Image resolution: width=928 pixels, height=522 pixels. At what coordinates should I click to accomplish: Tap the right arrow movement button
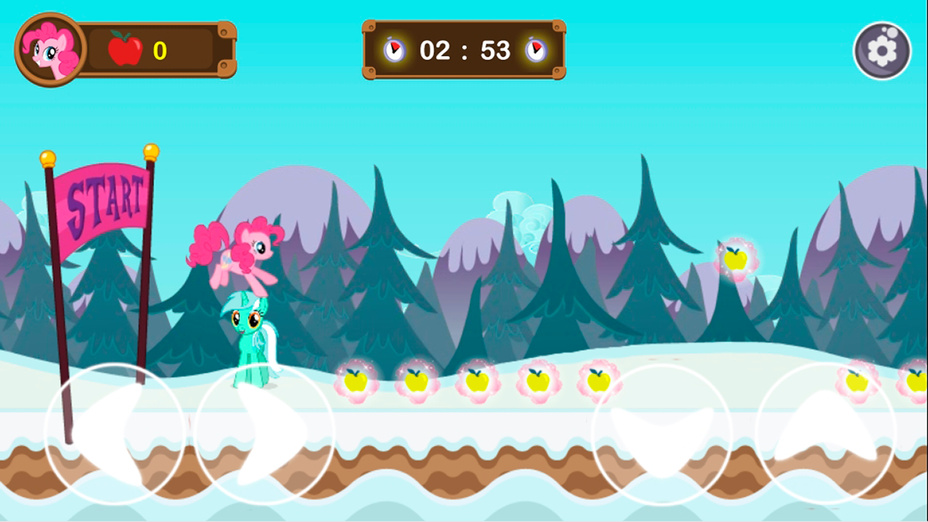tap(264, 433)
